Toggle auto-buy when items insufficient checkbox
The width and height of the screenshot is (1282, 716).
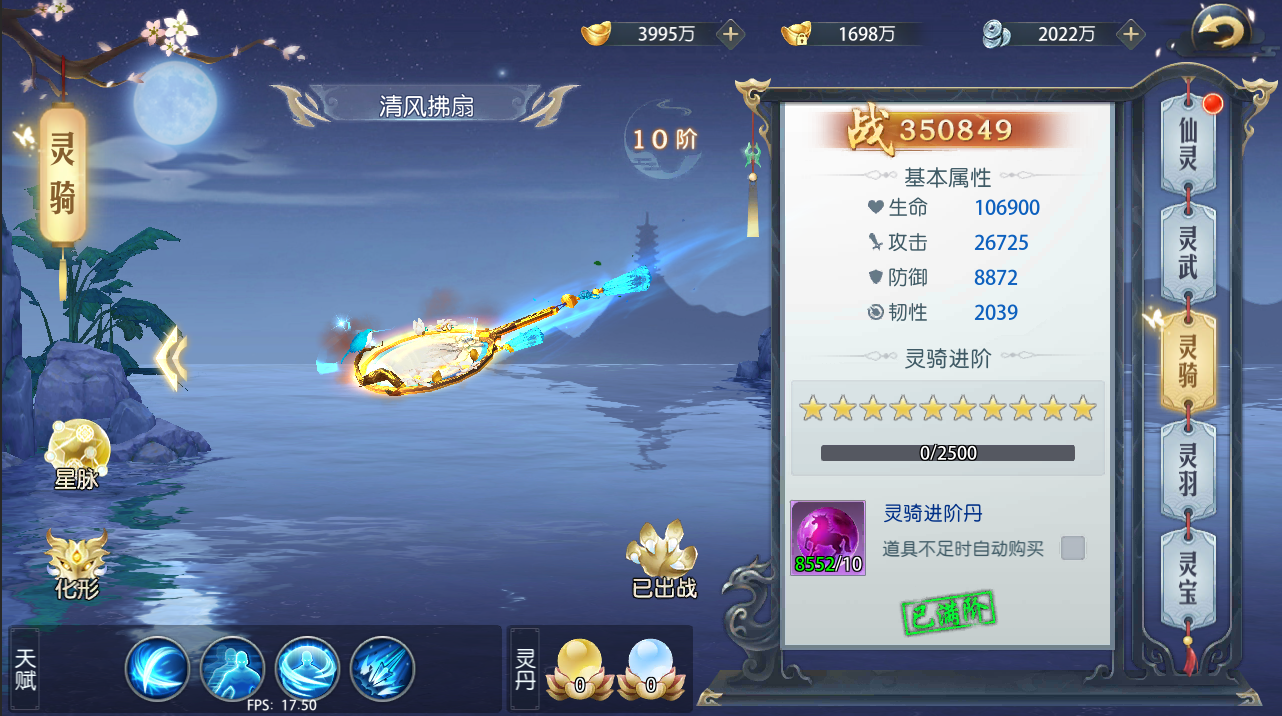pos(1072,548)
